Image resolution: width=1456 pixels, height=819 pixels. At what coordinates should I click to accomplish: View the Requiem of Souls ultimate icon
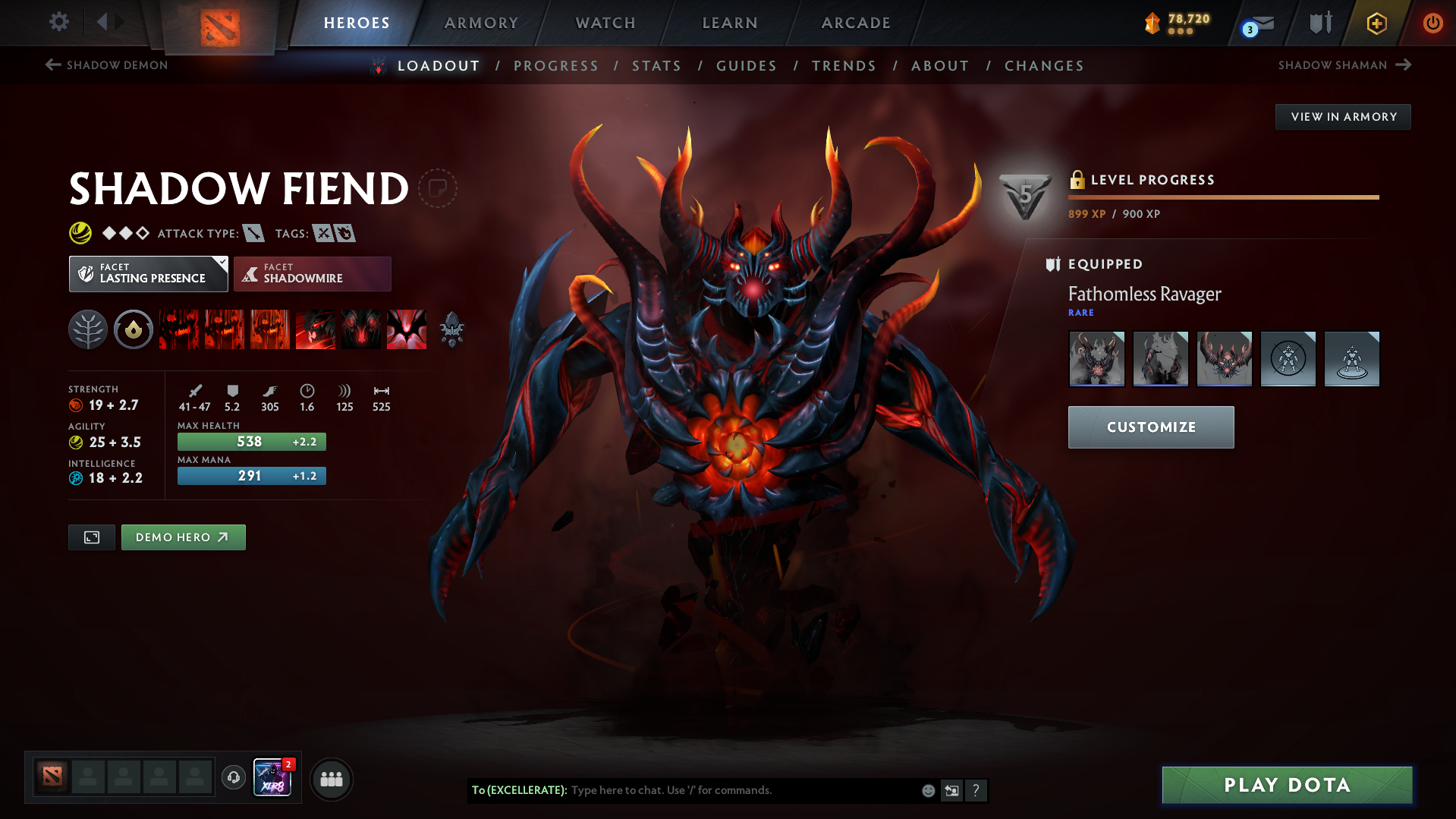tap(407, 329)
